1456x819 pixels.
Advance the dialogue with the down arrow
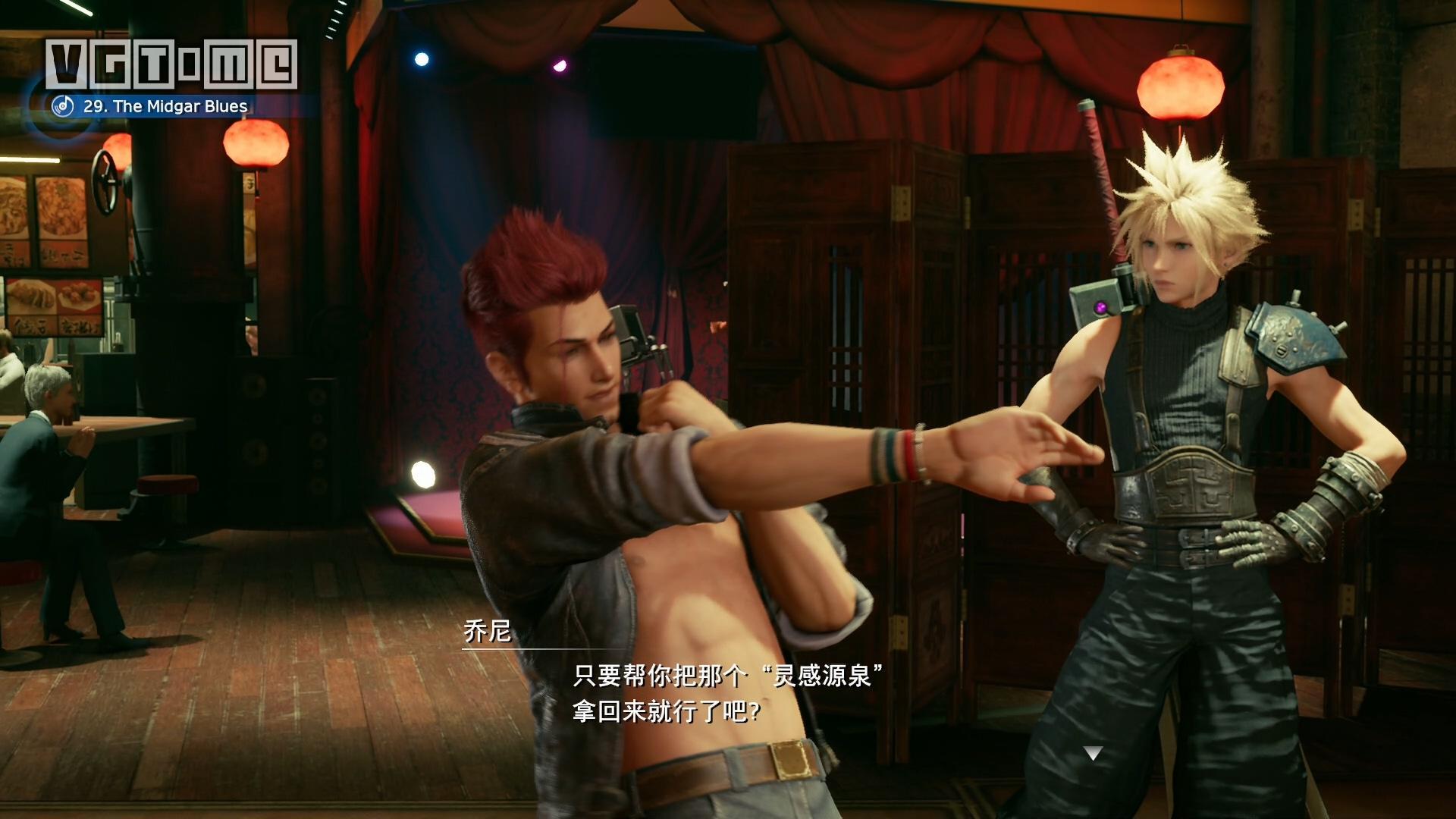[x=1093, y=753]
